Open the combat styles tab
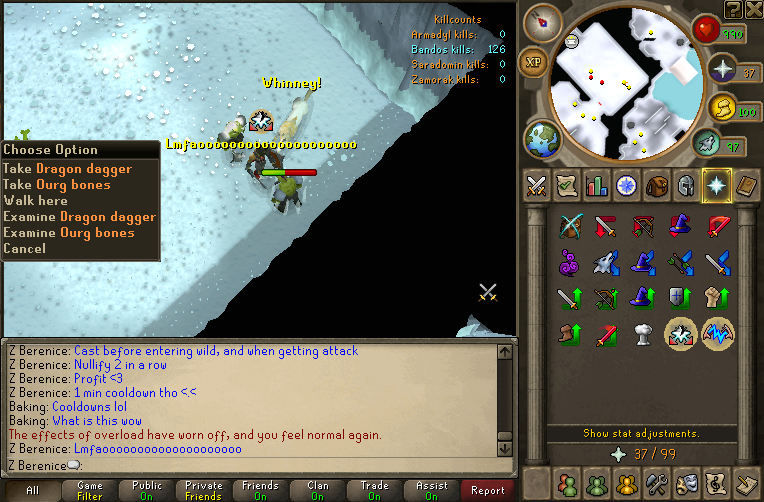The image size is (764, 502). [x=535, y=185]
